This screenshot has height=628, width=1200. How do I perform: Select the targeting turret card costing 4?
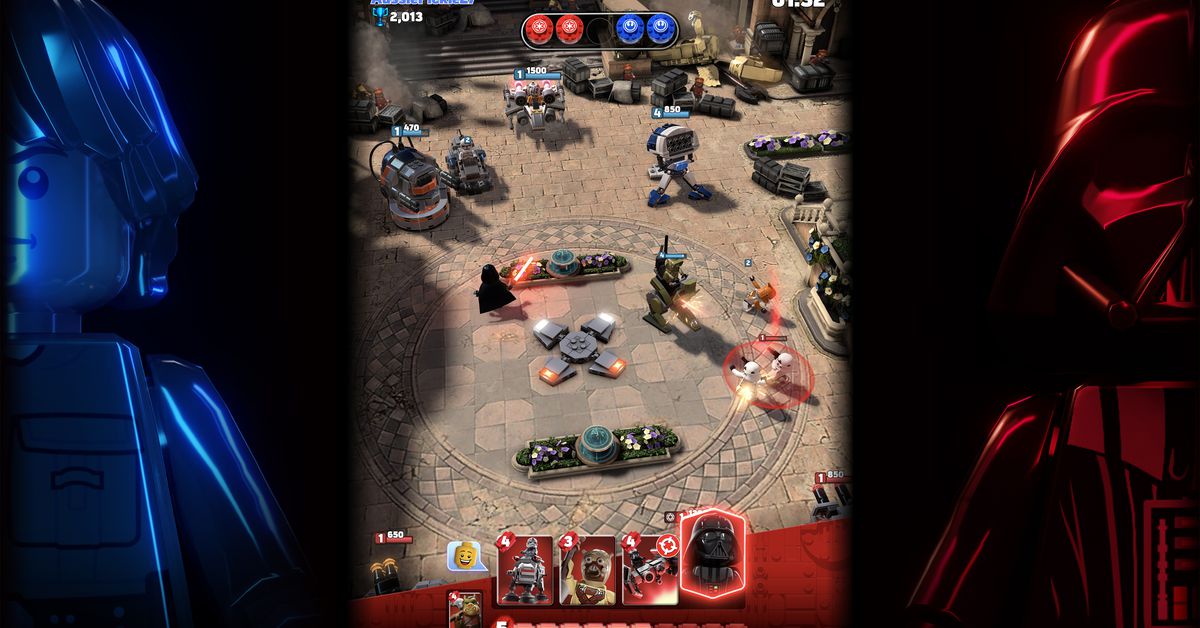pyautogui.click(x=649, y=571)
